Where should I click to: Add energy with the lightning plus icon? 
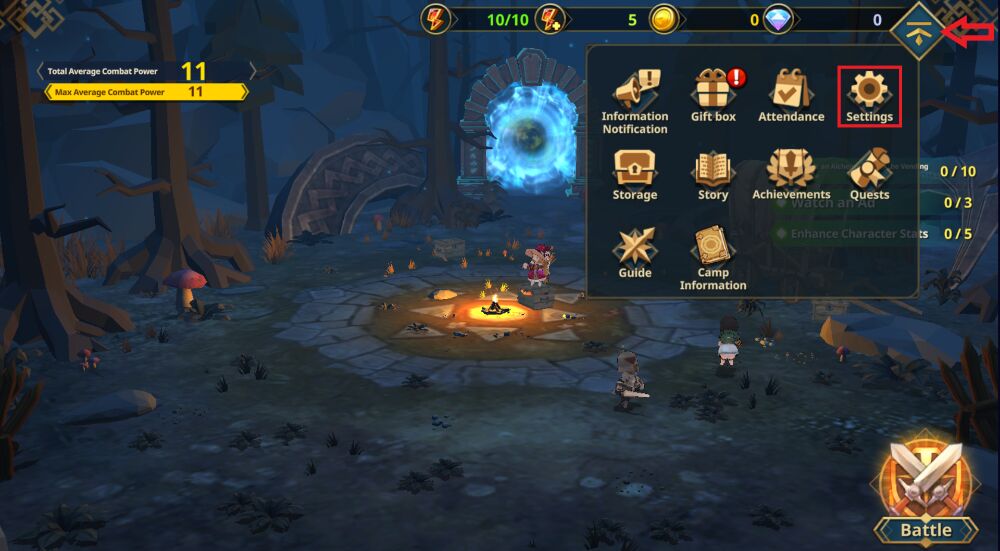point(550,19)
